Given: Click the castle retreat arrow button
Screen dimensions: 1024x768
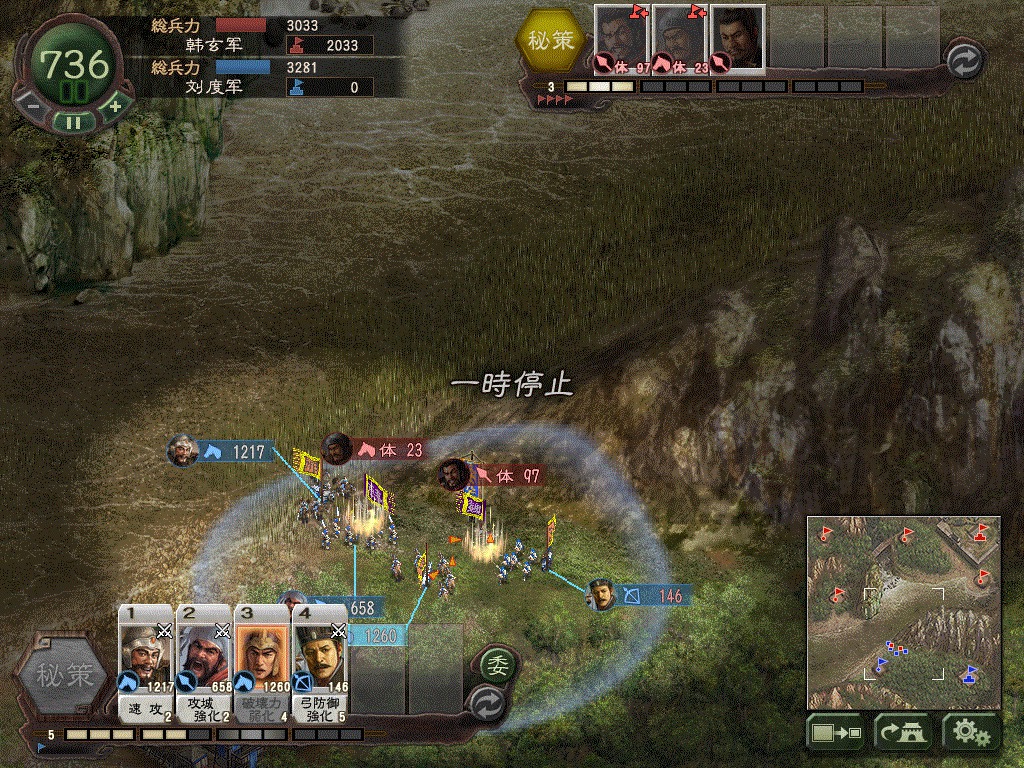Looking at the screenshot, I should (x=903, y=733).
